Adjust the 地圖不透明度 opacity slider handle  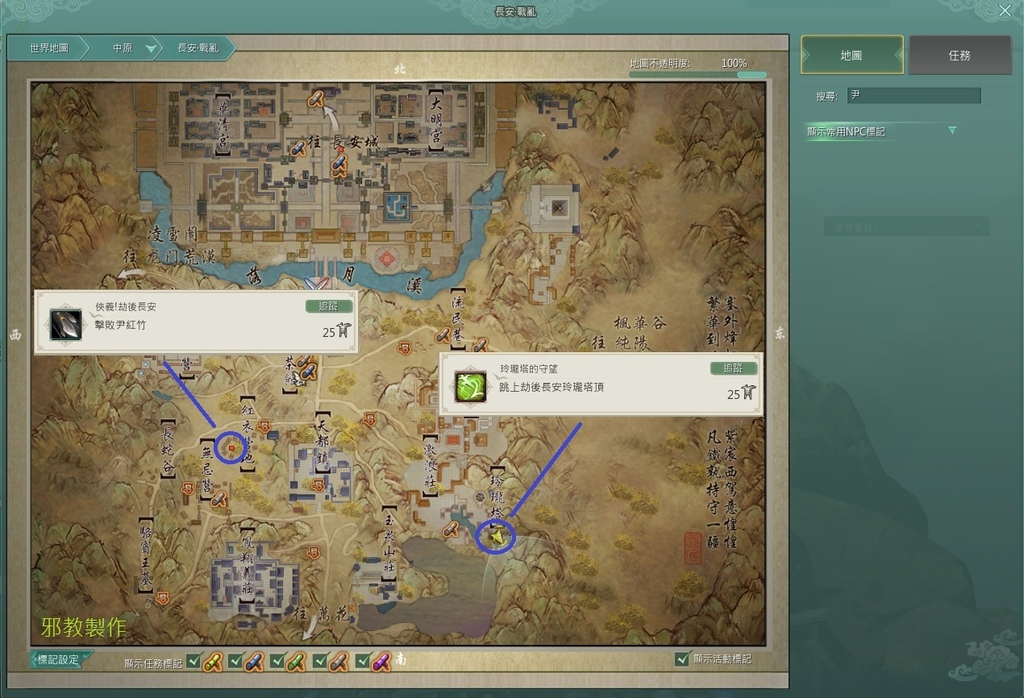(762, 74)
